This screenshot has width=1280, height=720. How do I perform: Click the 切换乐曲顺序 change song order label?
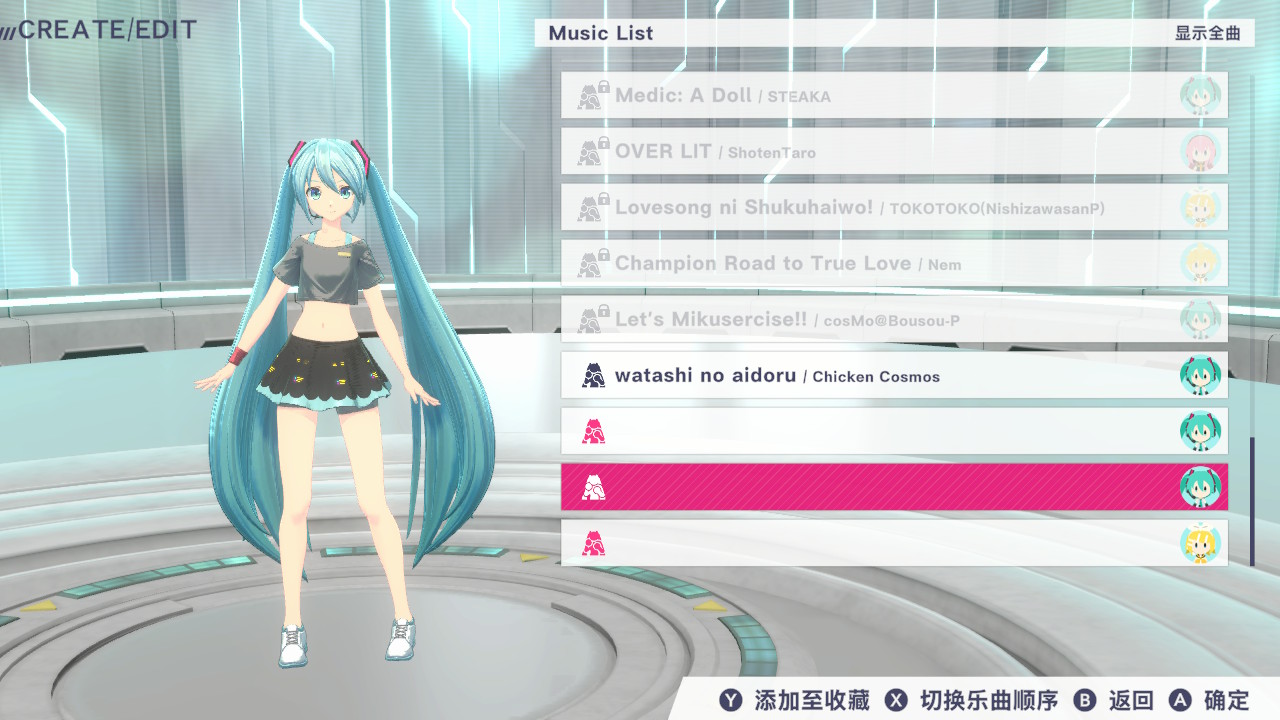coord(988,701)
